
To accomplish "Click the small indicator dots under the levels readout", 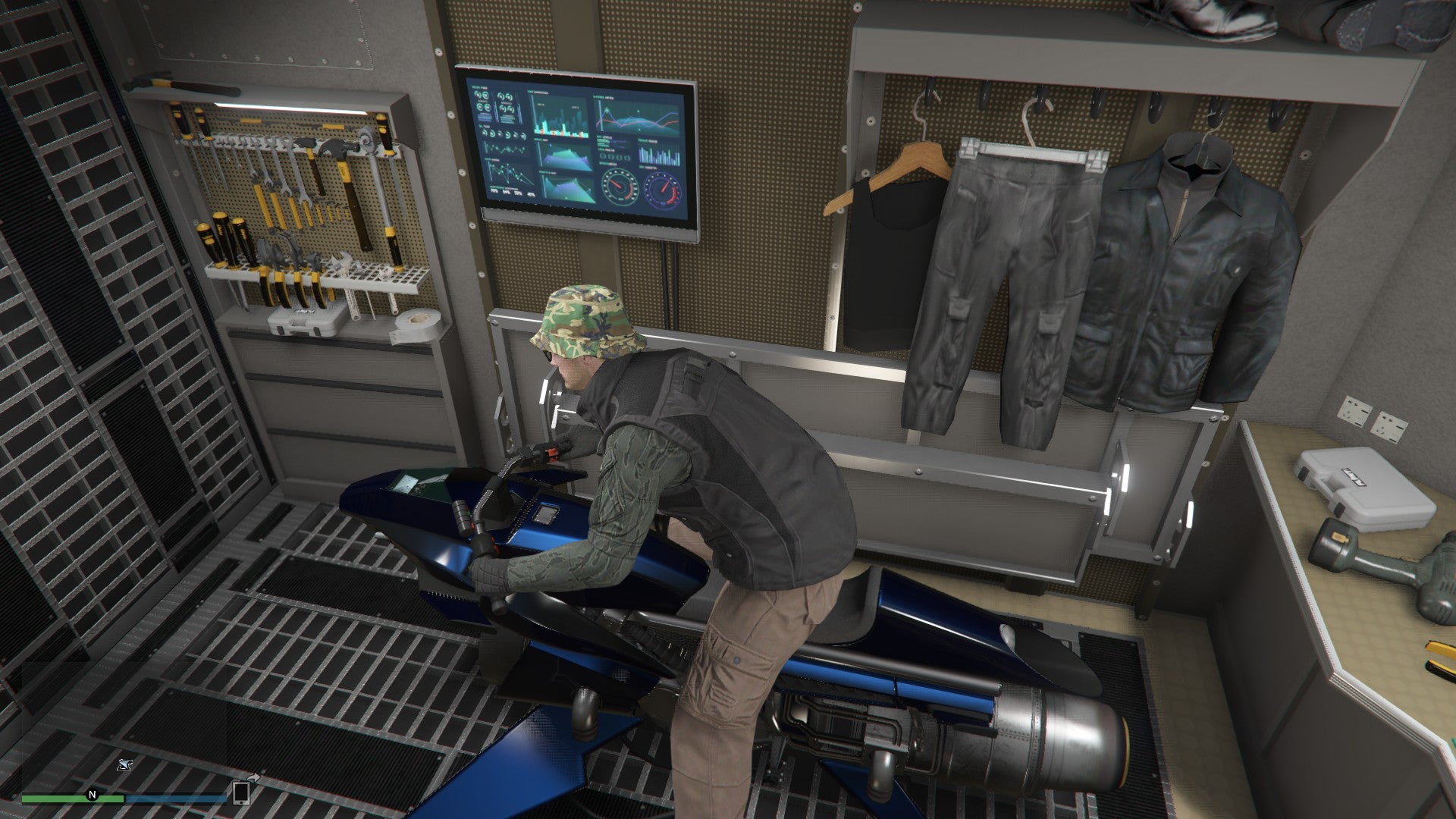I will click(x=616, y=156).
